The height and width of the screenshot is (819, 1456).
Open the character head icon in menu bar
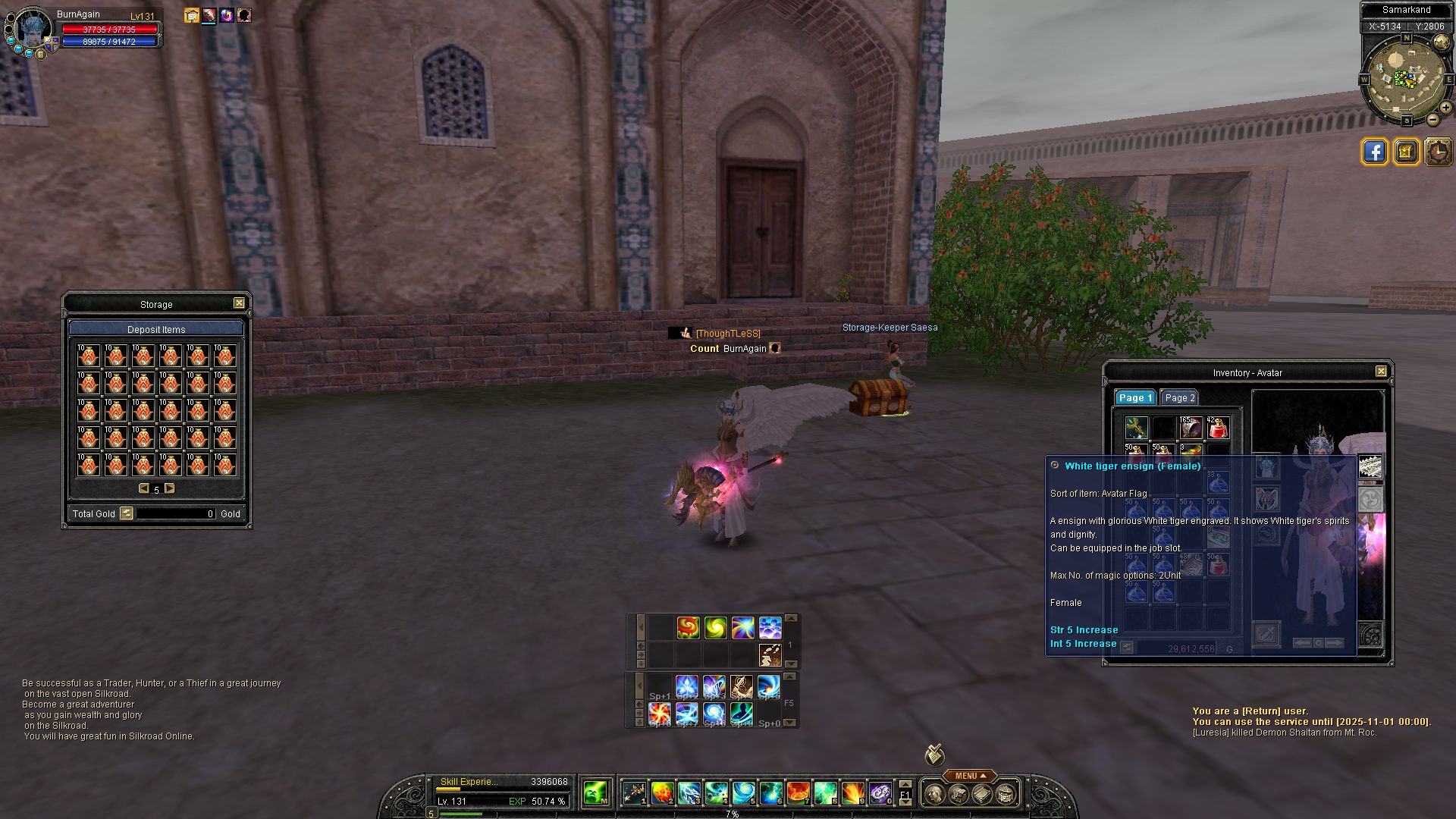(x=935, y=795)
